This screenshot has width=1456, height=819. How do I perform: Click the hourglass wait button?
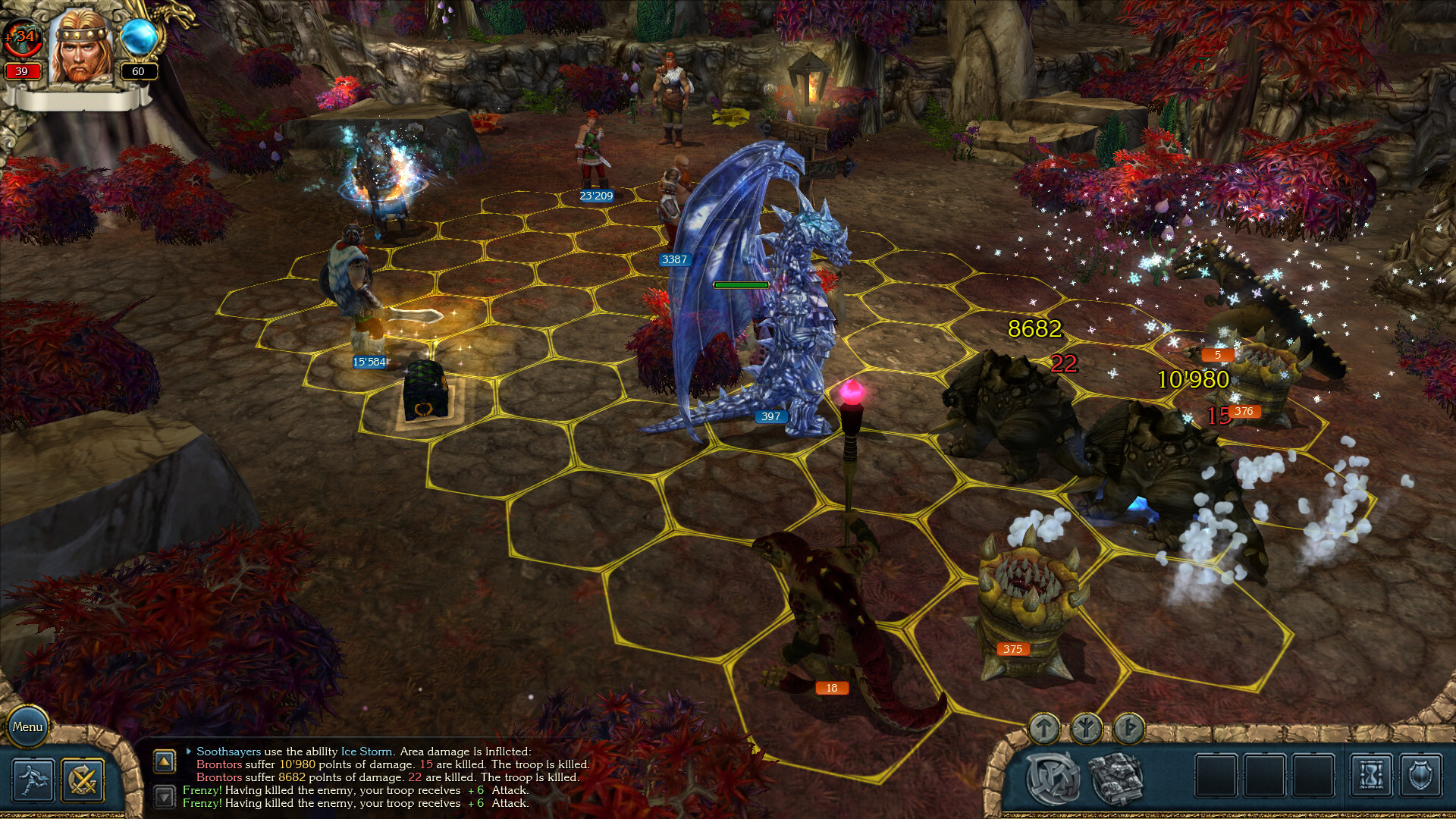pos(1371,776)
